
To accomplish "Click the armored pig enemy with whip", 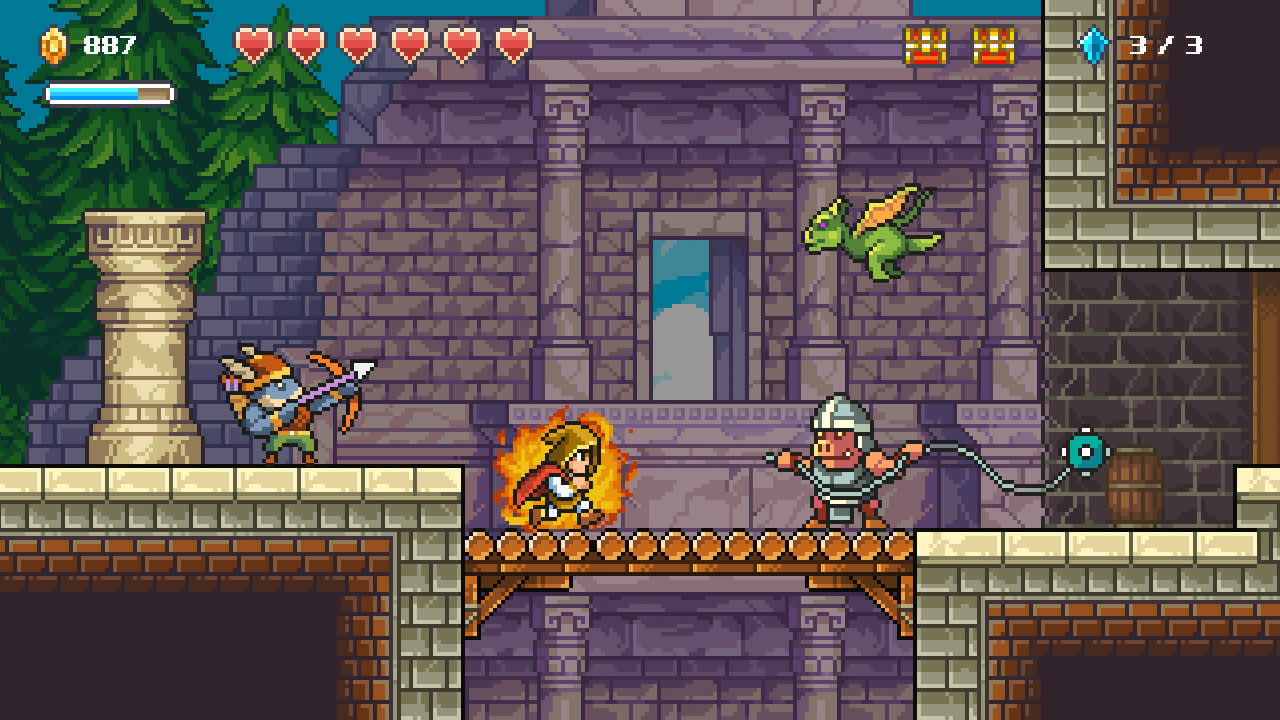I will pyautogui.click(x=845, y=465).
